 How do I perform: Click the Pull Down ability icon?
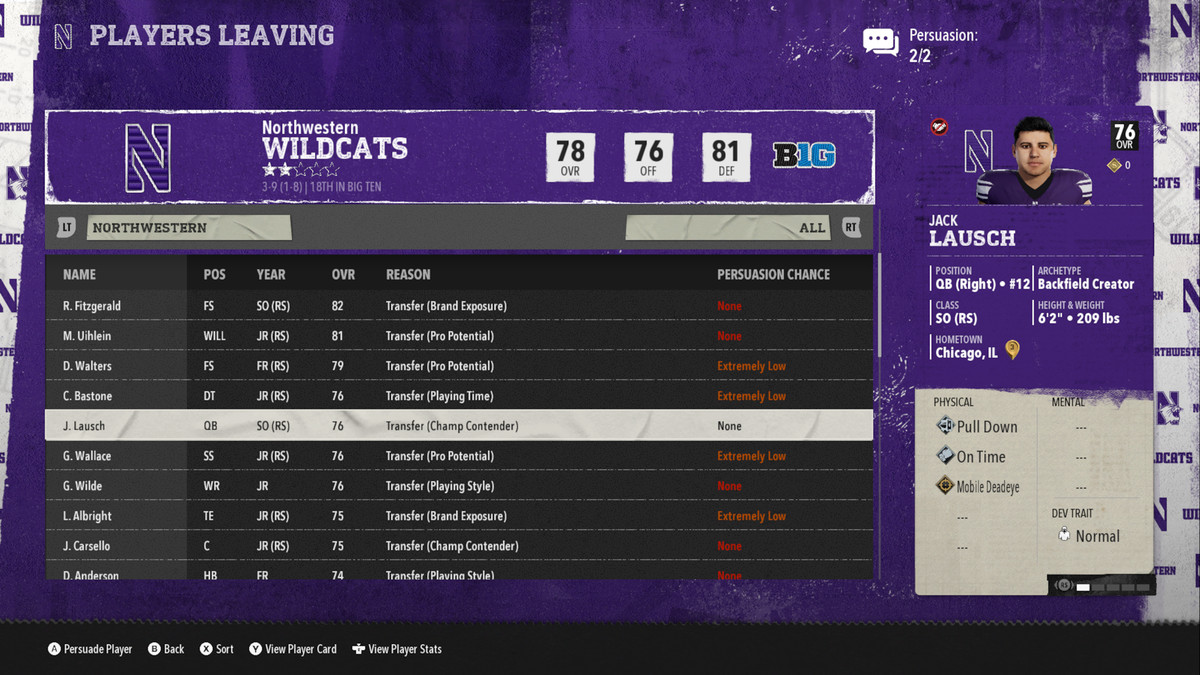(x=945, y=427)
